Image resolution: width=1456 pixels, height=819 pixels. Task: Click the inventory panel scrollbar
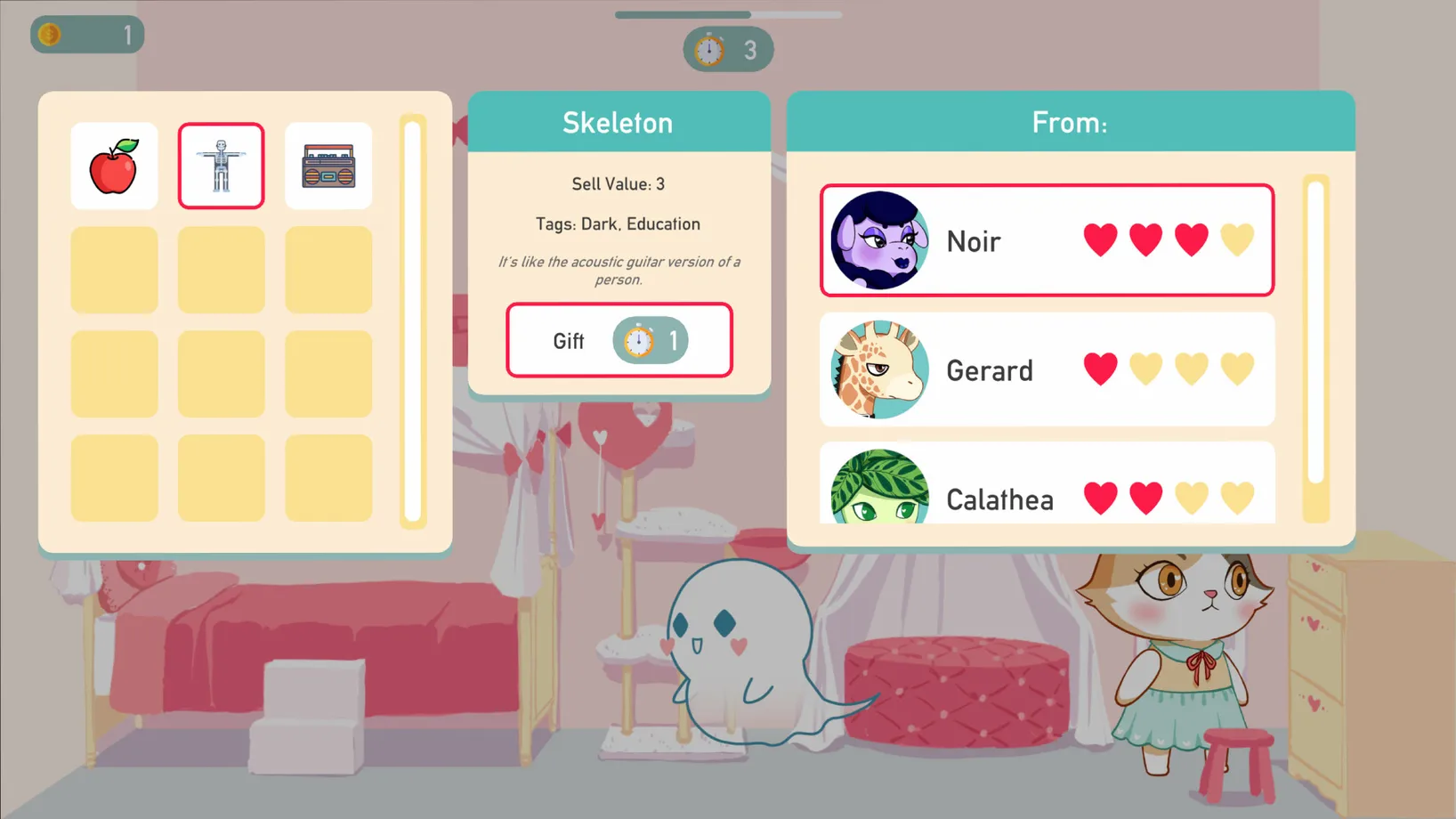click(x=413, y=321)
